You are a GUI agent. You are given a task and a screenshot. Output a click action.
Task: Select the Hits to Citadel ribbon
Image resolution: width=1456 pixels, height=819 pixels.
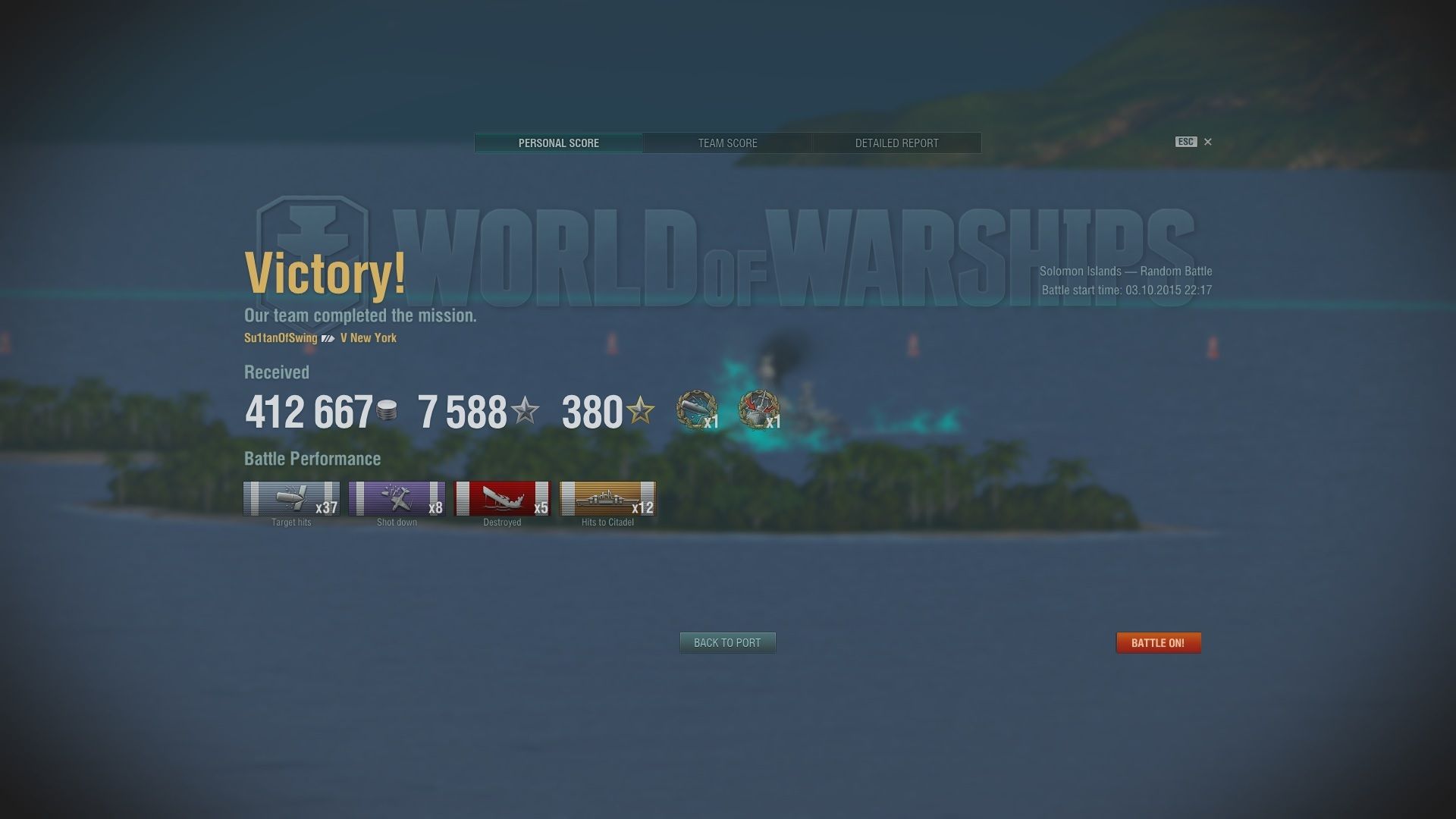pyautogui.click(x=607, y=499)
